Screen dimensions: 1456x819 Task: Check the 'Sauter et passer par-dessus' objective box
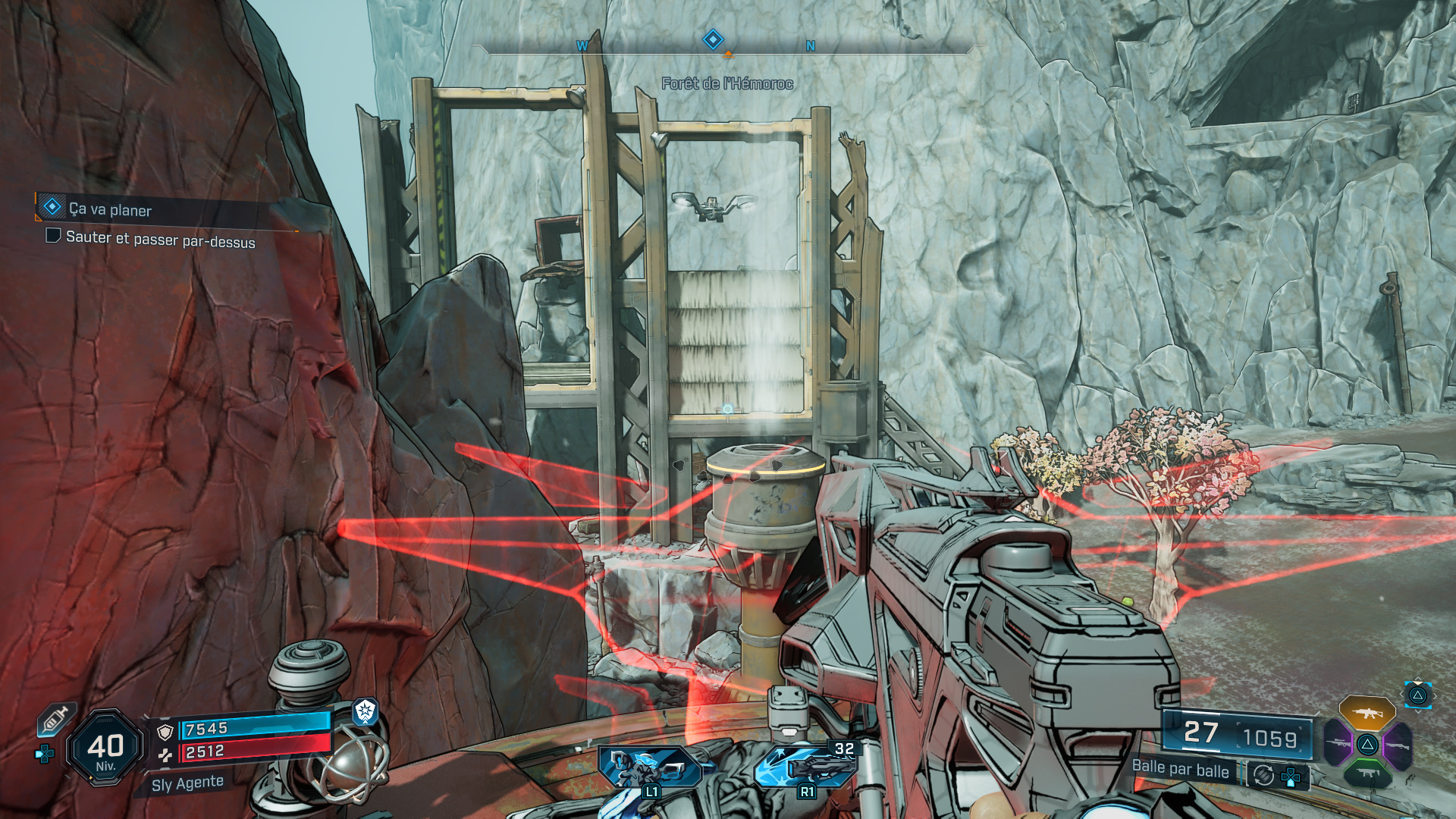point(53,236)
